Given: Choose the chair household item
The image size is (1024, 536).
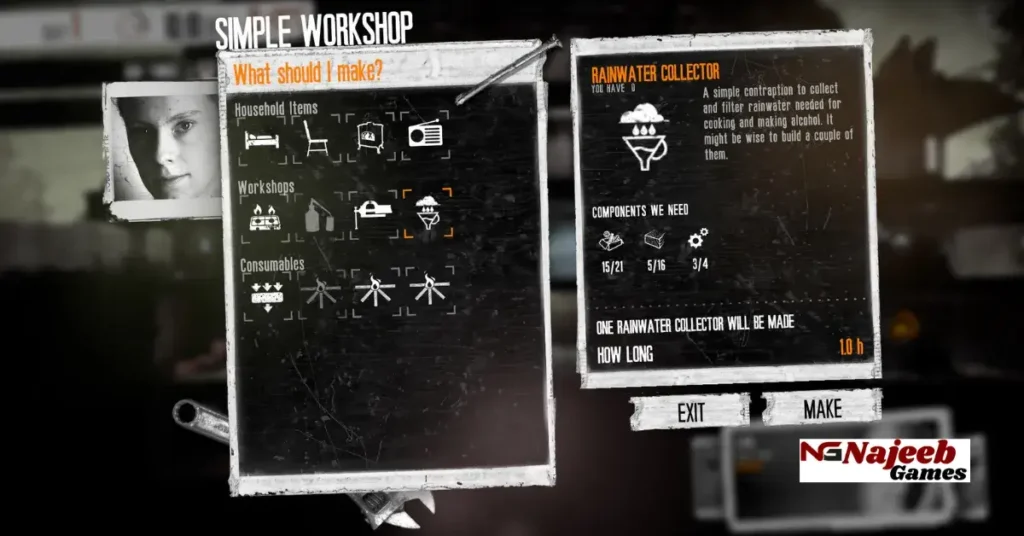Looking at the screenshot, I should click(317, 137).
